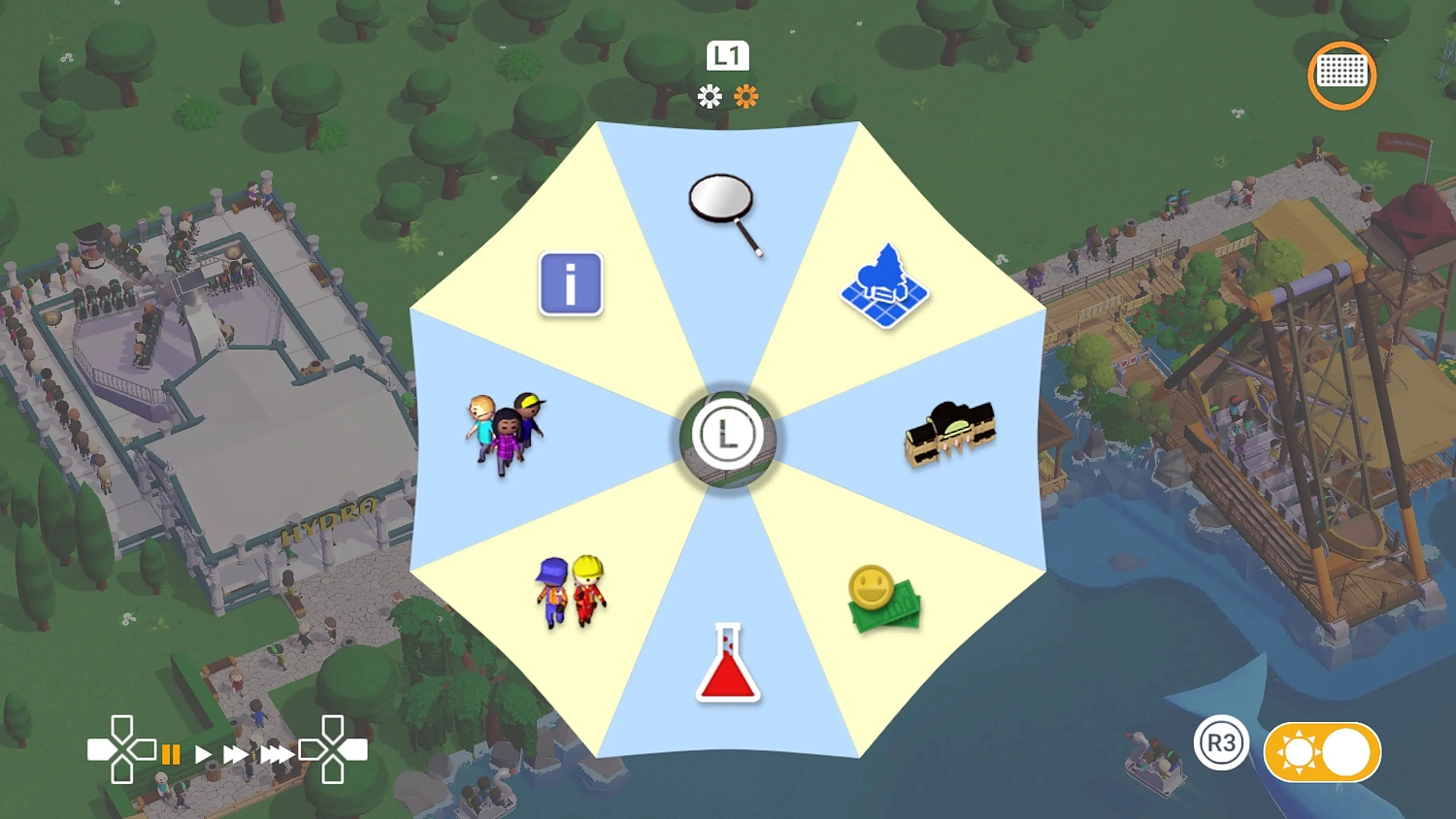Click the right D-pad control glyph
This screenshot has height=819, width=1456.
pos(335,750)
